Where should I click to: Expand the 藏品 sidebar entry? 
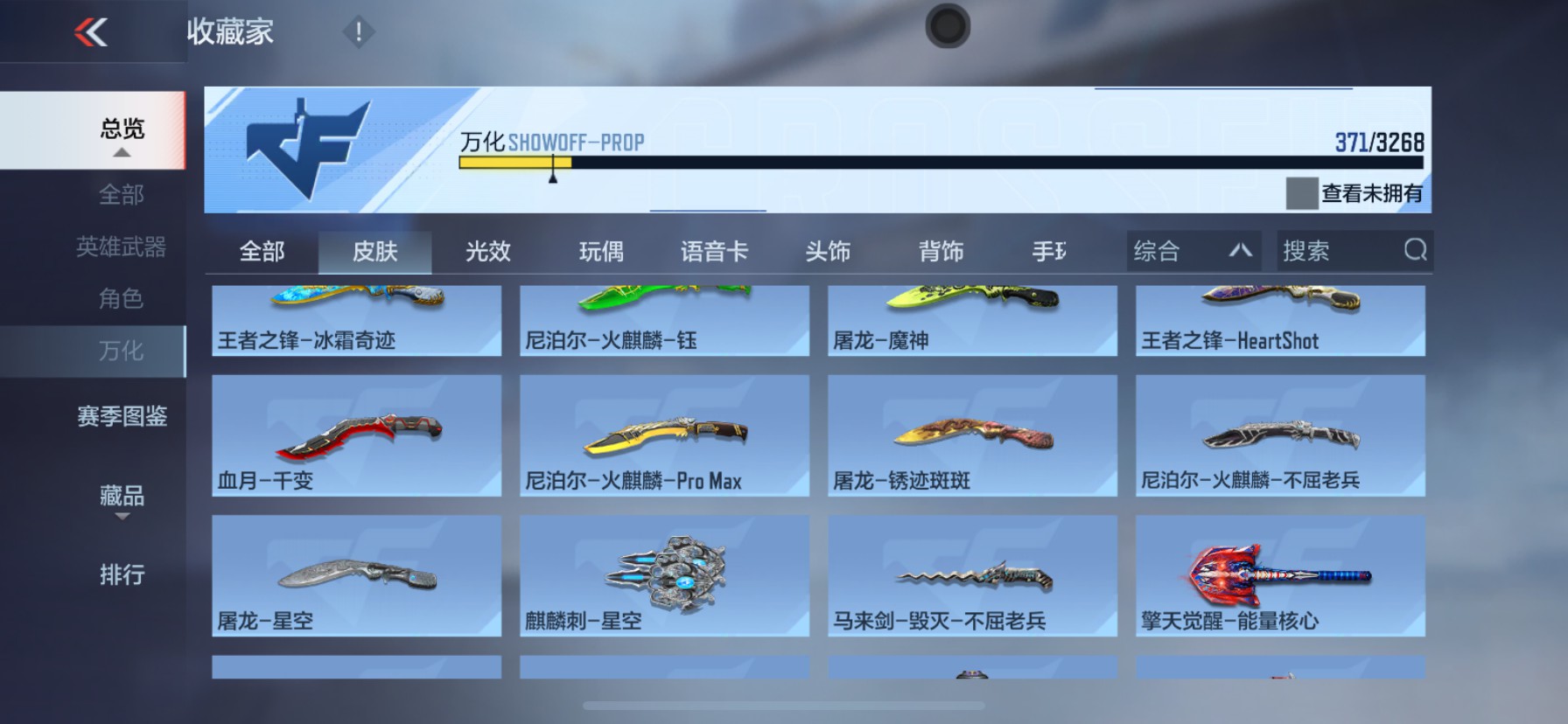click(x=121, y=498)
